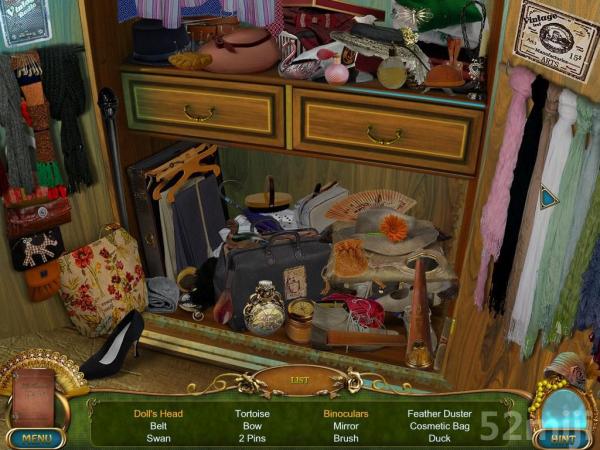Click the blue triangle navigation marker
The width and height of the screenshot is (600, 450).
tap(549, 198)
